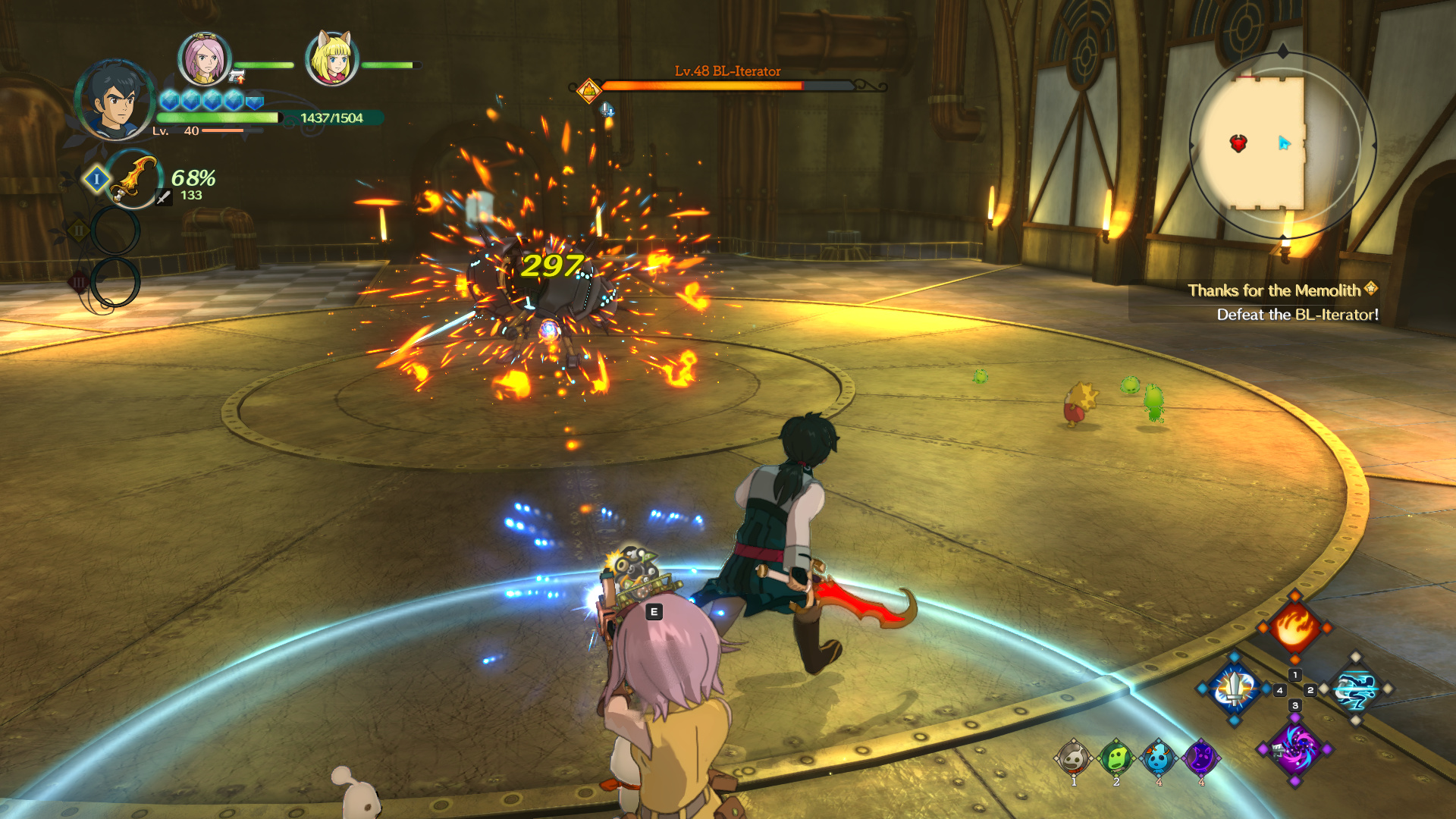Activate the glowing sword skill icon
The height and width of the screenshot is (819, 1456).
tap(1235, 689)
